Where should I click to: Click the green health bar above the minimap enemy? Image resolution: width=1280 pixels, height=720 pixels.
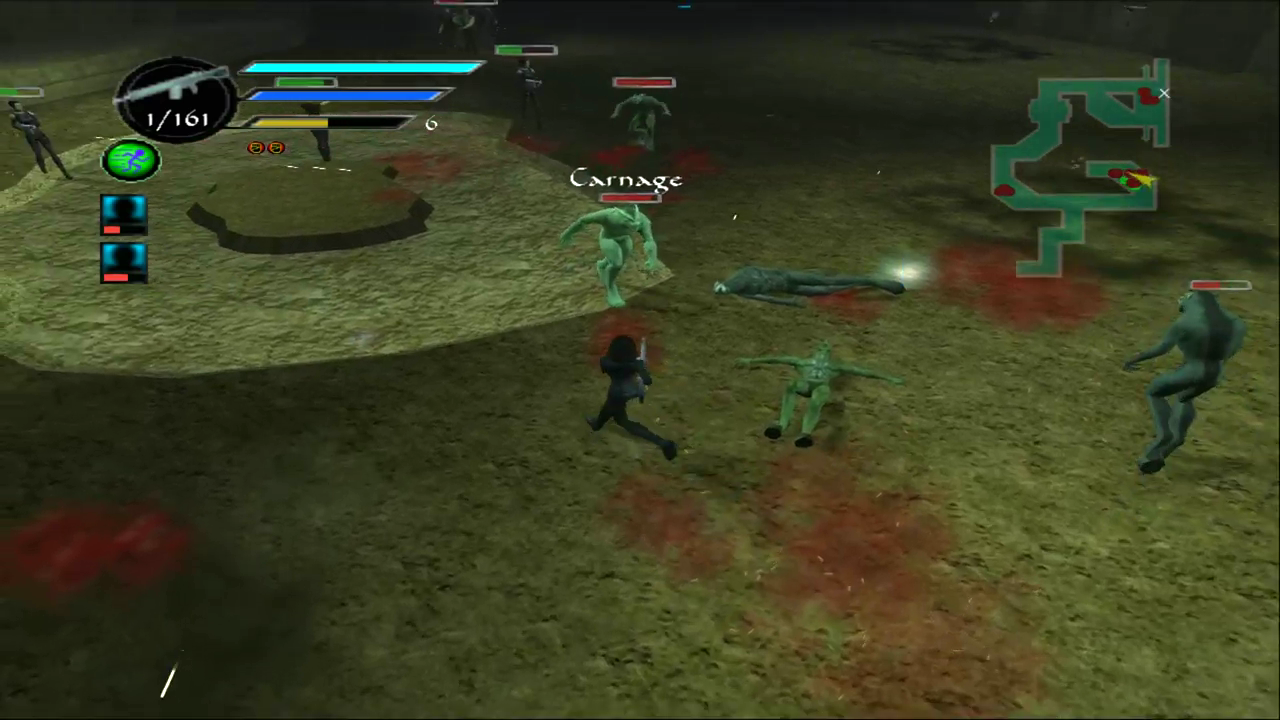pyautogui.click(x=528, y=50)
